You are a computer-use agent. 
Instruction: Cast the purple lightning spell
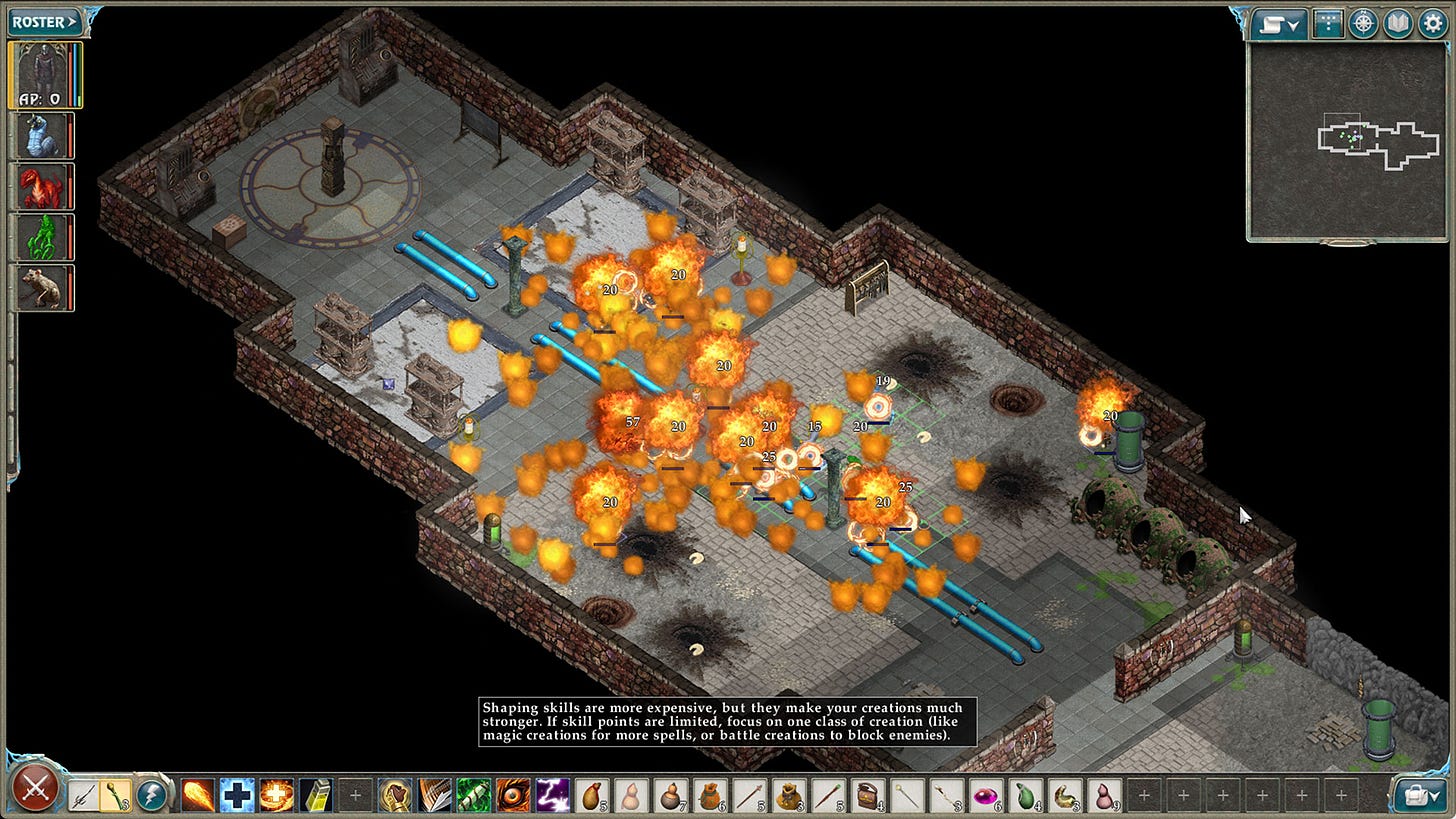(552, 796)
